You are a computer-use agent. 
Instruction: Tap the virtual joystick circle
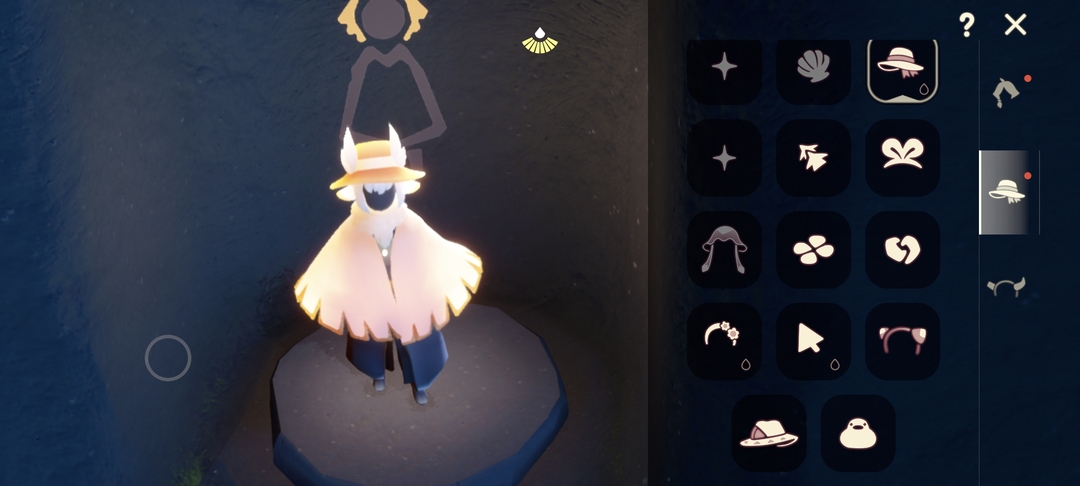[168, 358]
